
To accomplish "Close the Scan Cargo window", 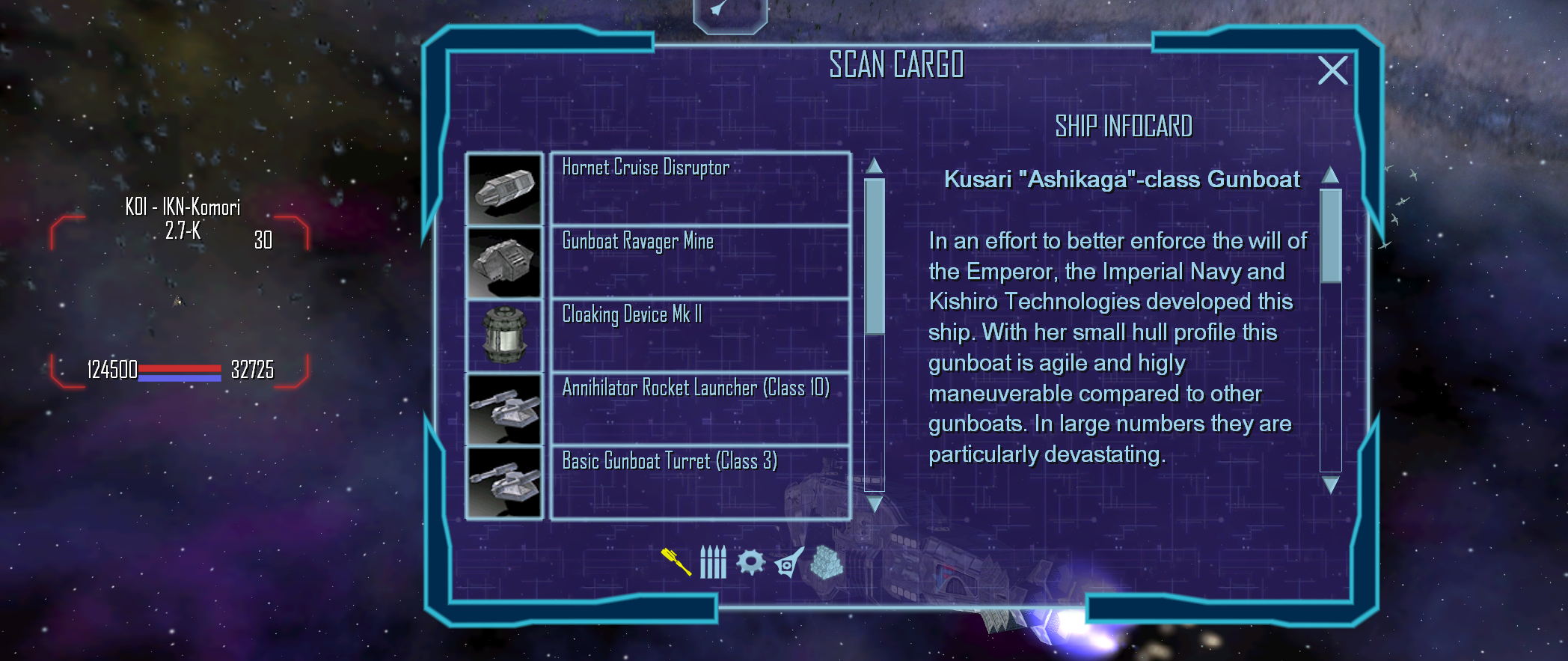I will (1332, 71).
